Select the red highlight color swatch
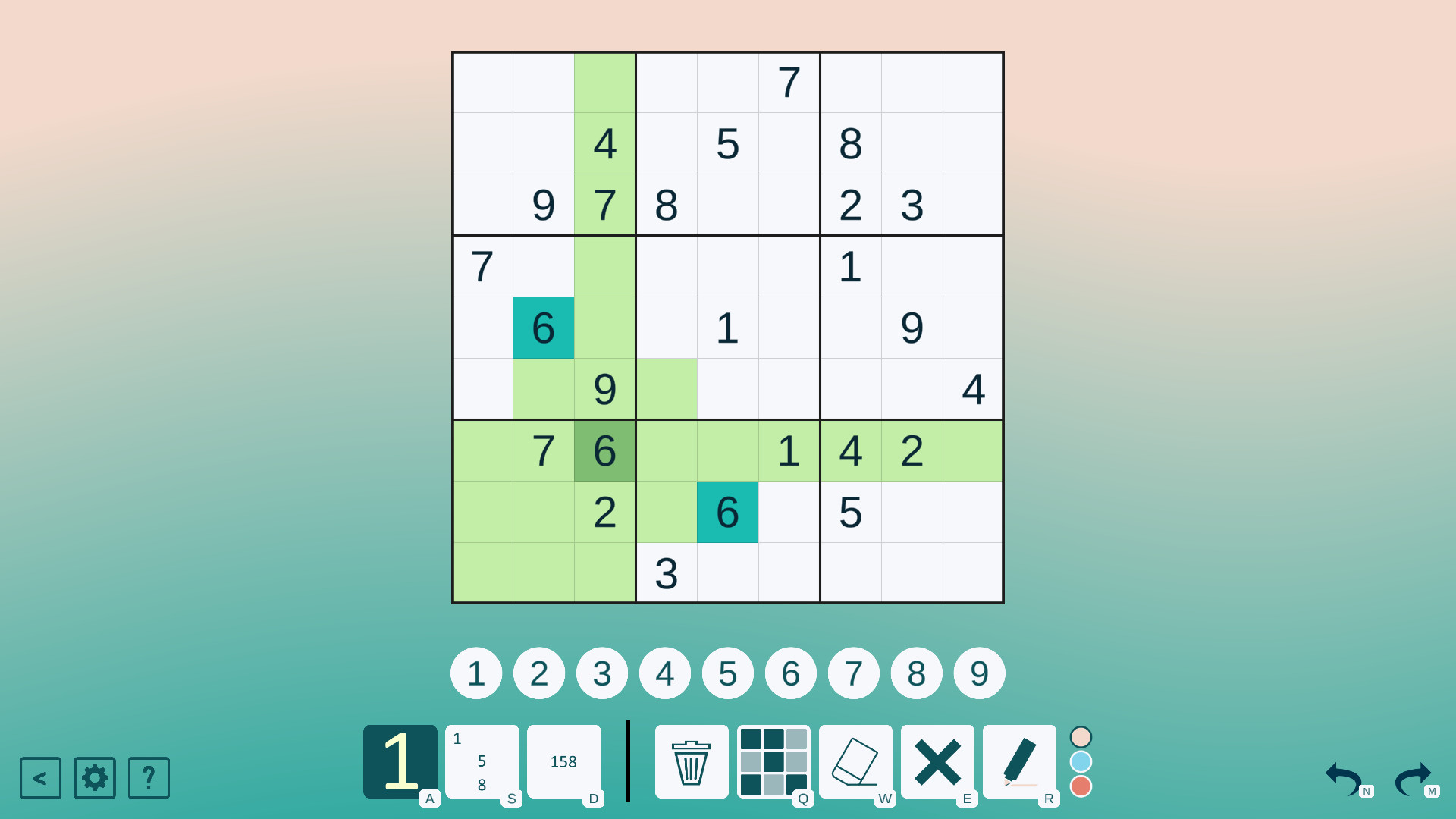 click(x=1081, y=787)
